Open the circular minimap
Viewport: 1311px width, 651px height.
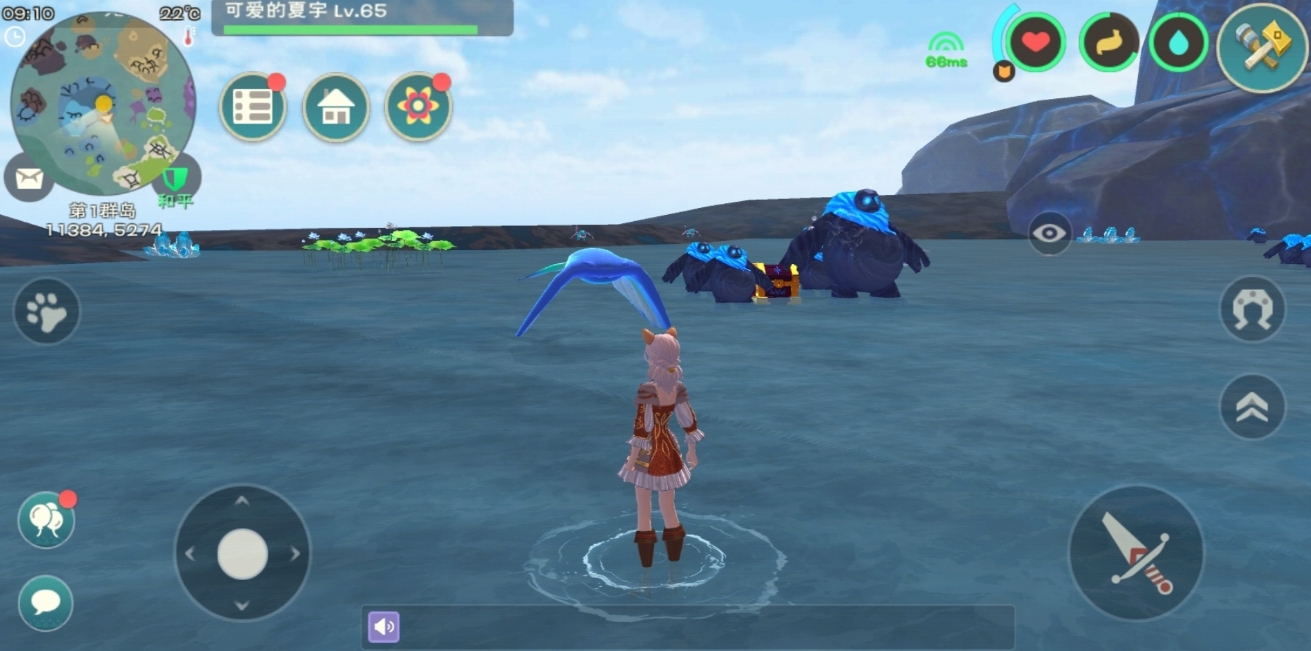[102, 102]
